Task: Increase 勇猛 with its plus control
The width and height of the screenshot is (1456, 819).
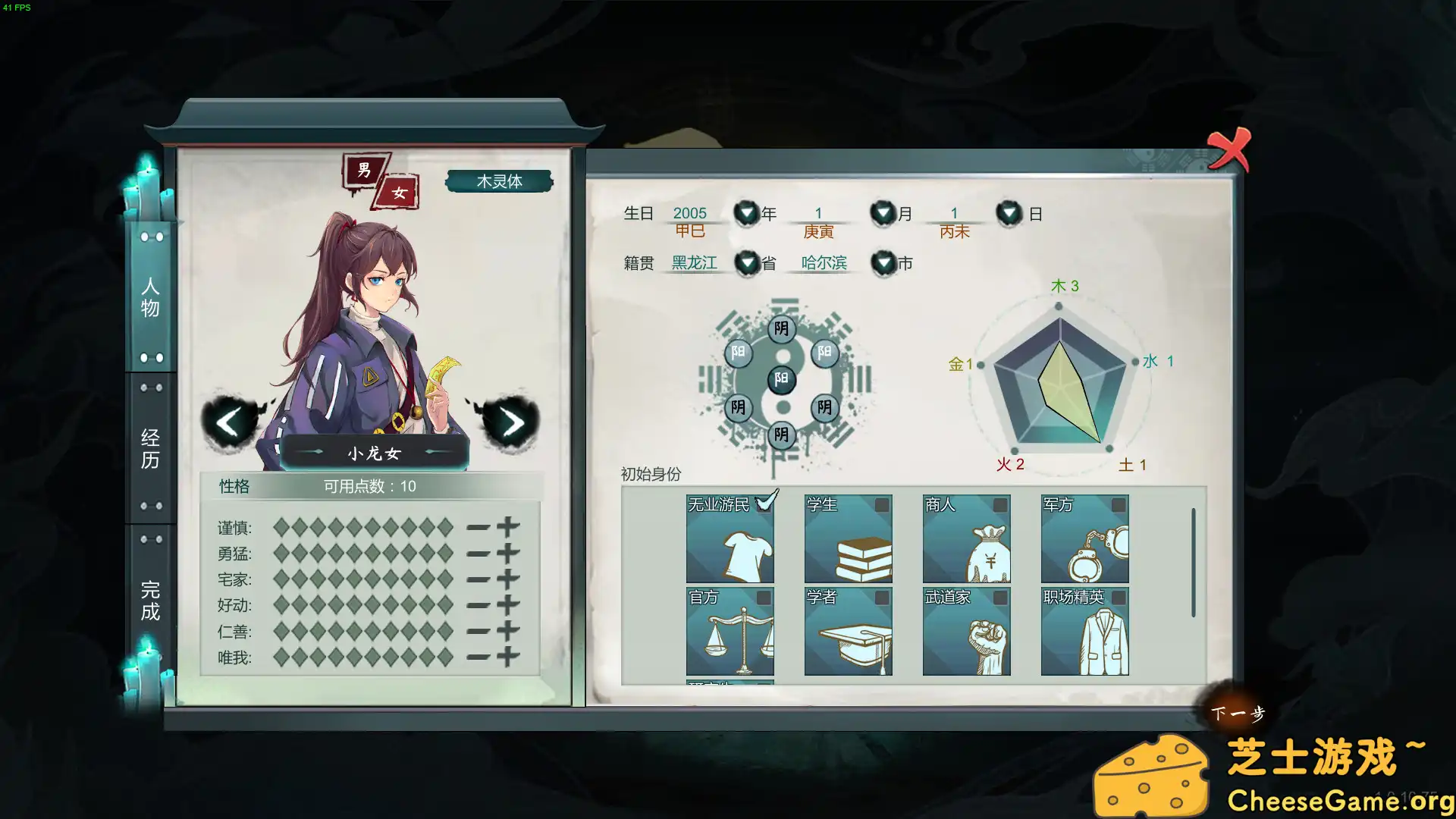Action: click(507, 551)
